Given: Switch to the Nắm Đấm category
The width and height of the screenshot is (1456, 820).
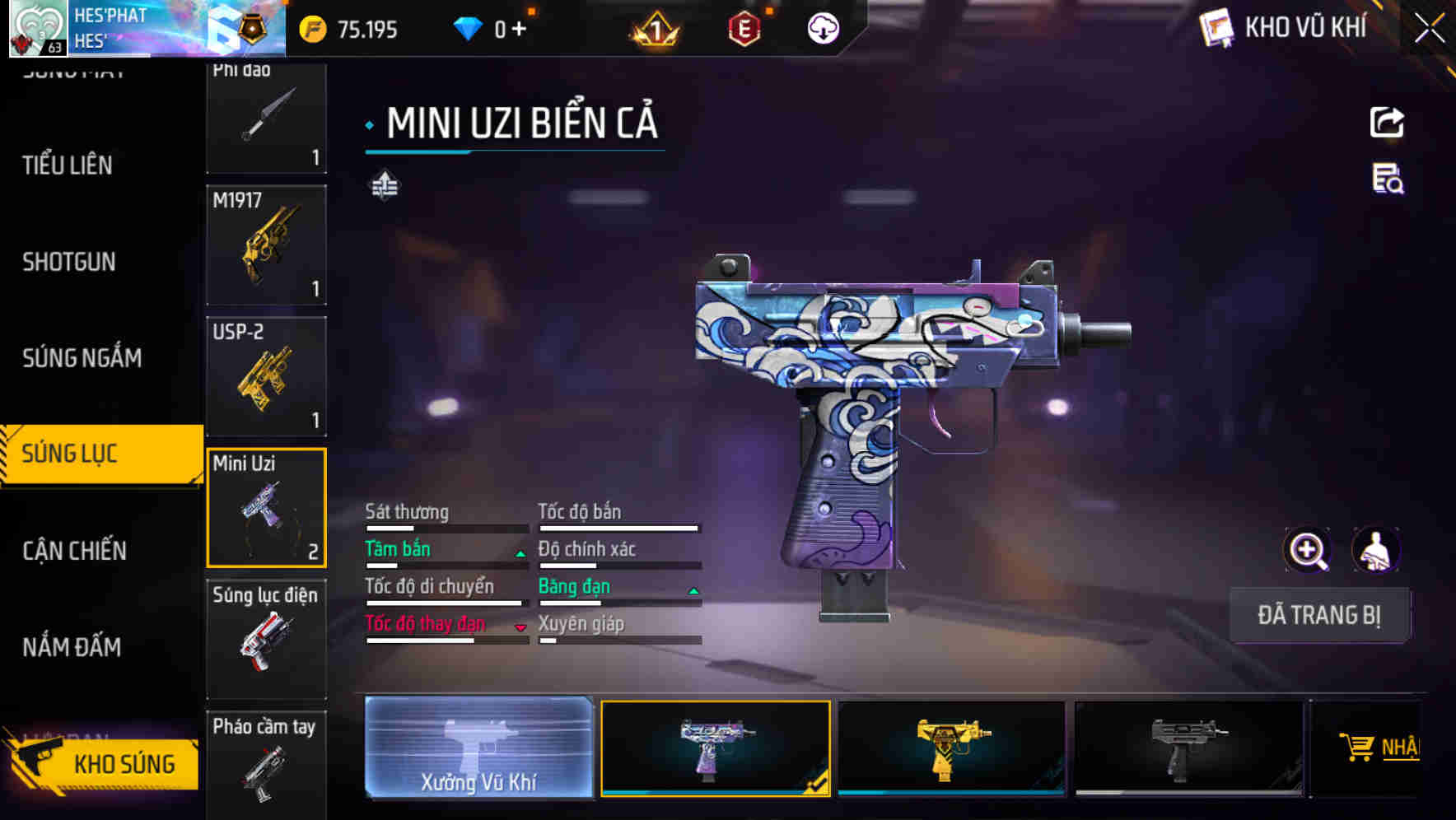Looking at the screenshot, I should [x=72, y=647].
